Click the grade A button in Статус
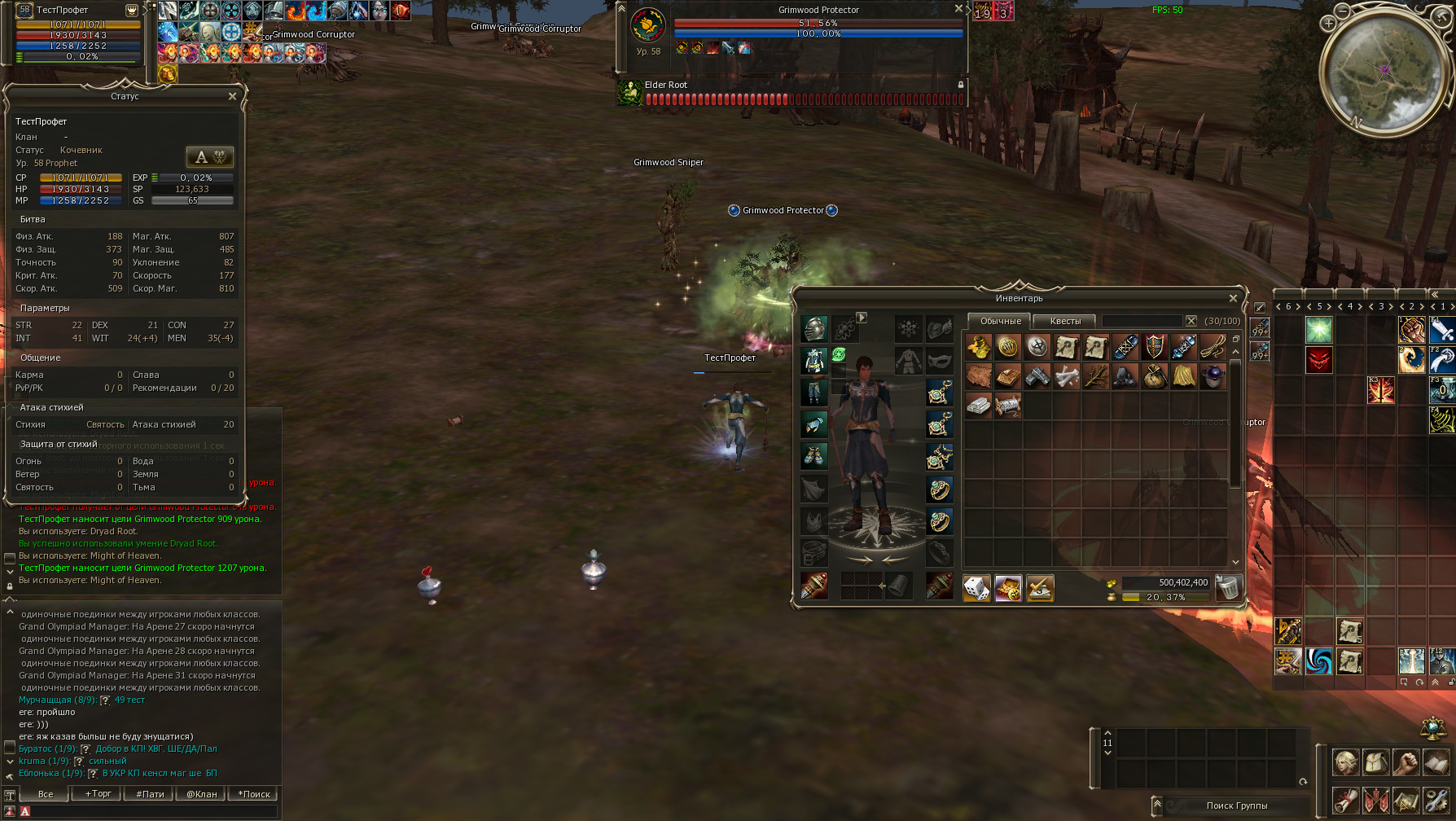 [x=209, y=157]
